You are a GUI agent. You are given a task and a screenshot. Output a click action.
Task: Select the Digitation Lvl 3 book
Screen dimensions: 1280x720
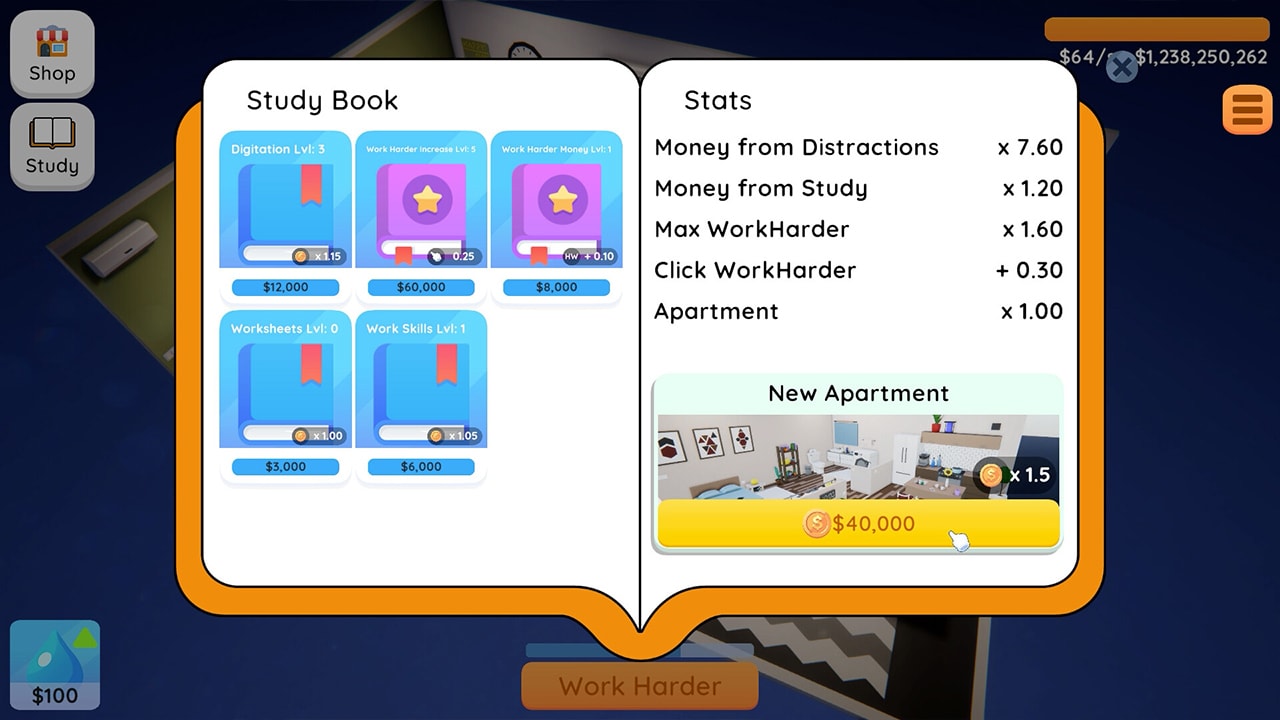pyautogui.click(x=285, y=198)
